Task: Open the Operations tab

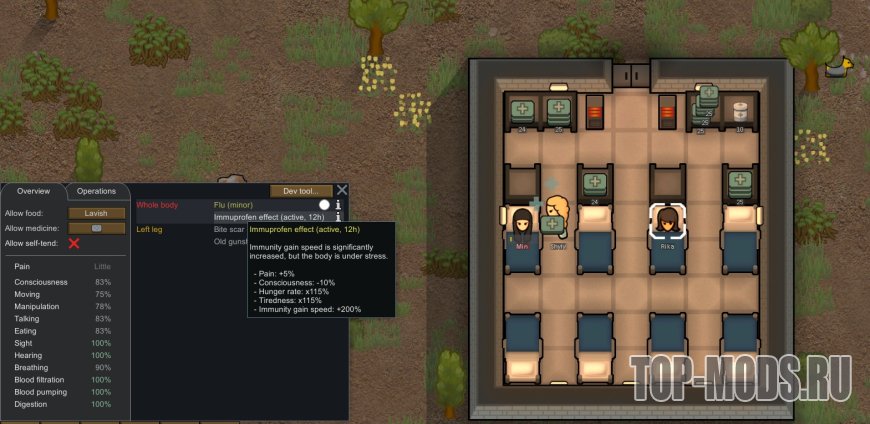Action: pos(97,191)
